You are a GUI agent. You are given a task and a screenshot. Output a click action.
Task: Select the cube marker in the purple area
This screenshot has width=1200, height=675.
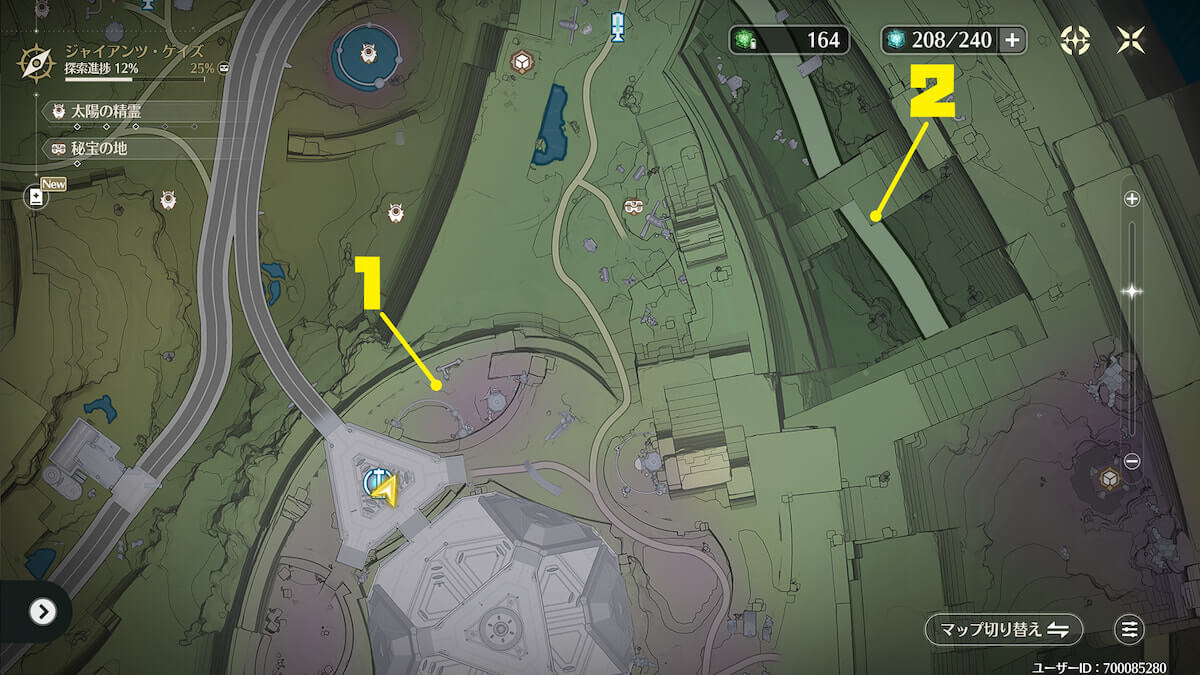tap(1109, 479)
